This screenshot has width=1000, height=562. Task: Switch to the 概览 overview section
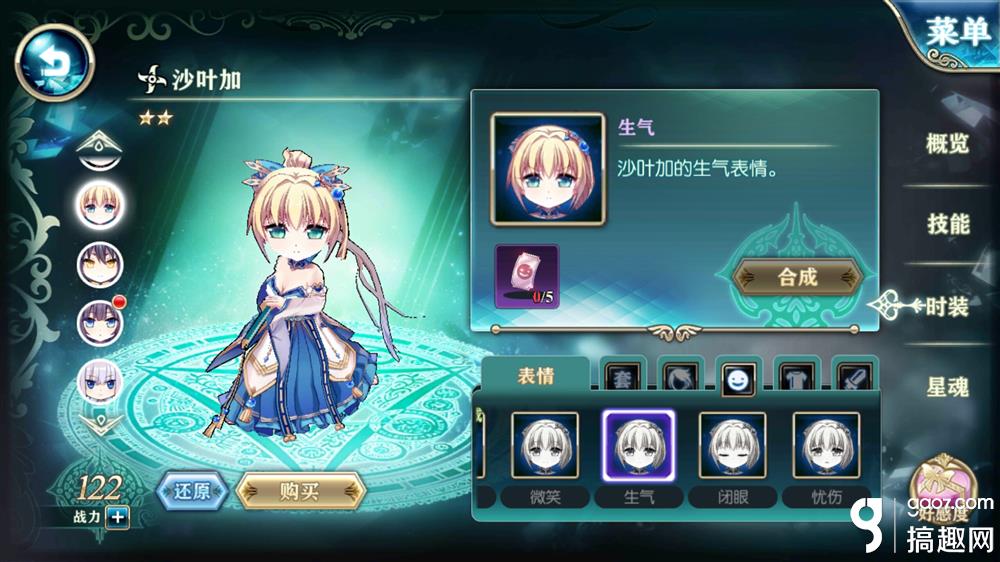947,143
